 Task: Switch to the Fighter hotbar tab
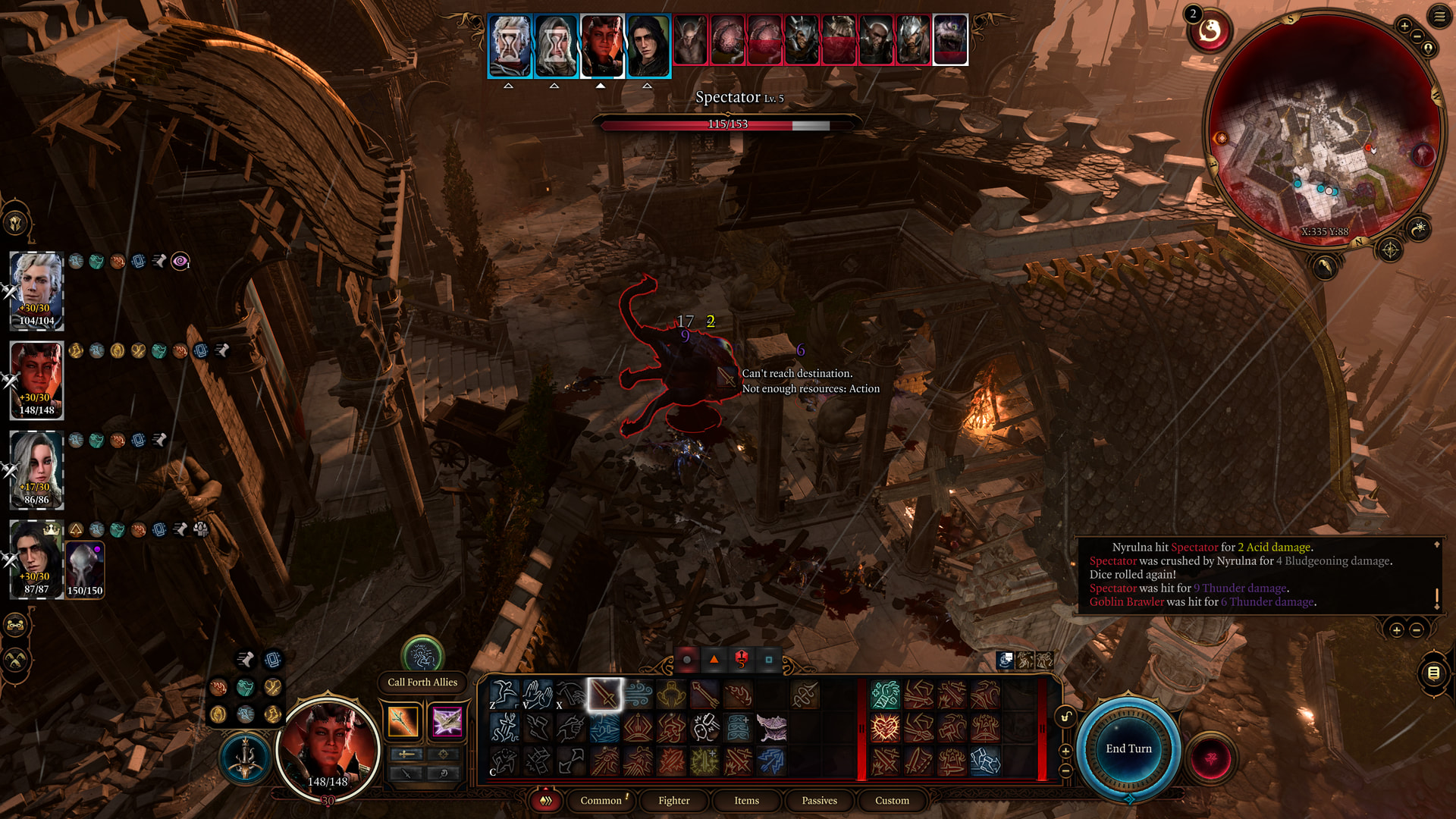(x=673, y=800)
